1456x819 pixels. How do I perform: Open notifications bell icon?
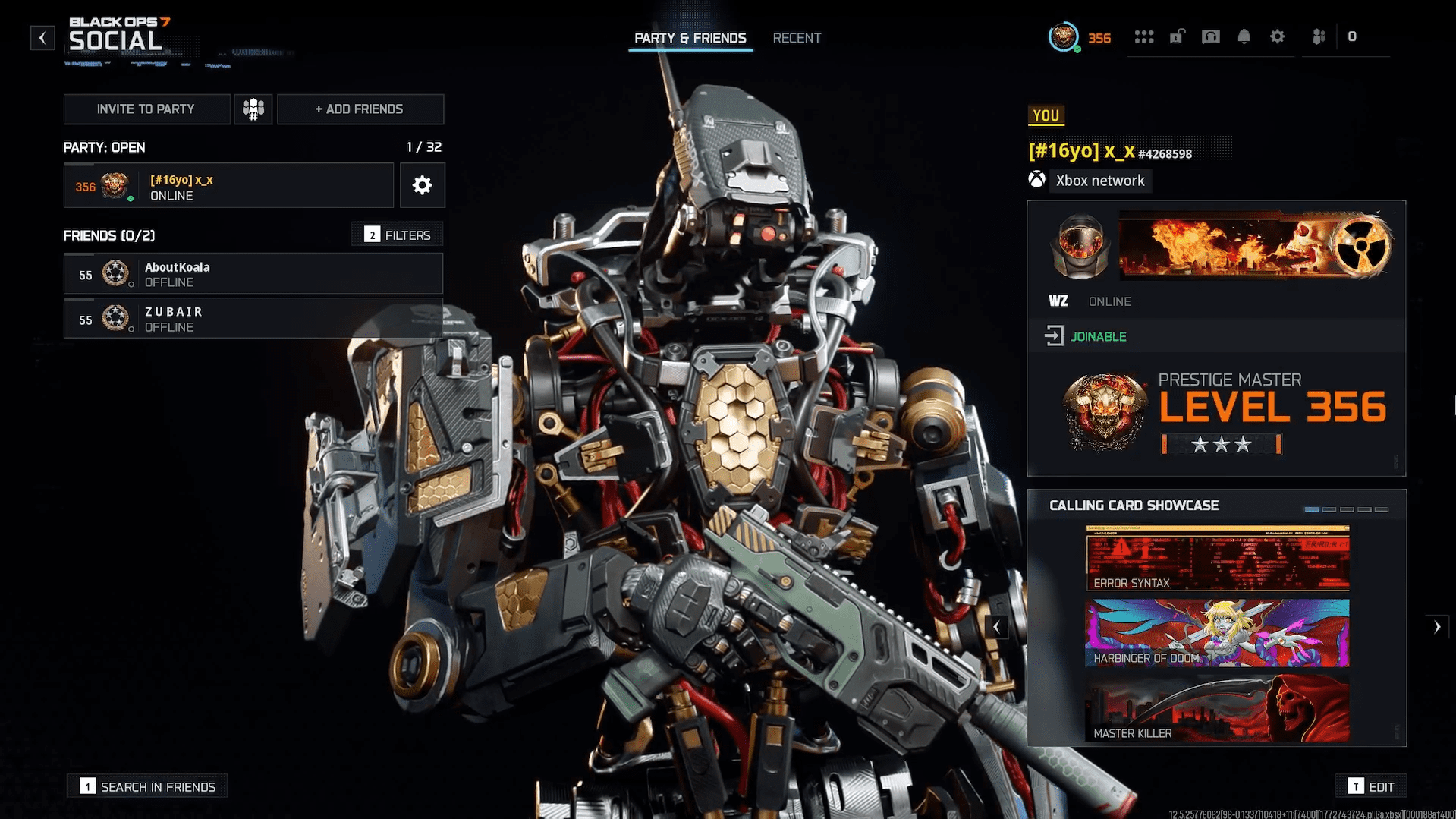point(1244,37)
